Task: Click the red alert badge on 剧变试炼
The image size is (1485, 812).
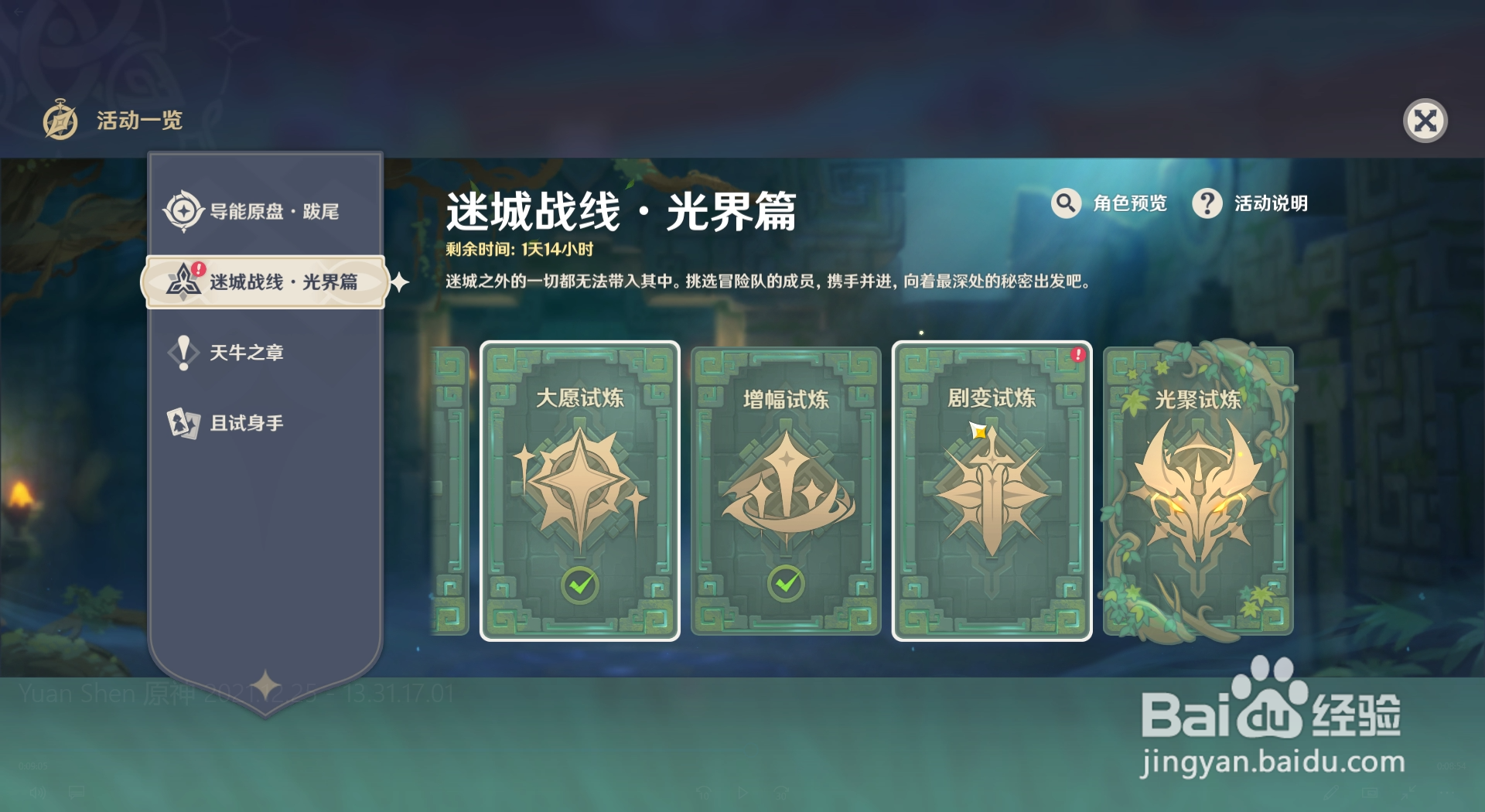Action: tap(1078, 355)
